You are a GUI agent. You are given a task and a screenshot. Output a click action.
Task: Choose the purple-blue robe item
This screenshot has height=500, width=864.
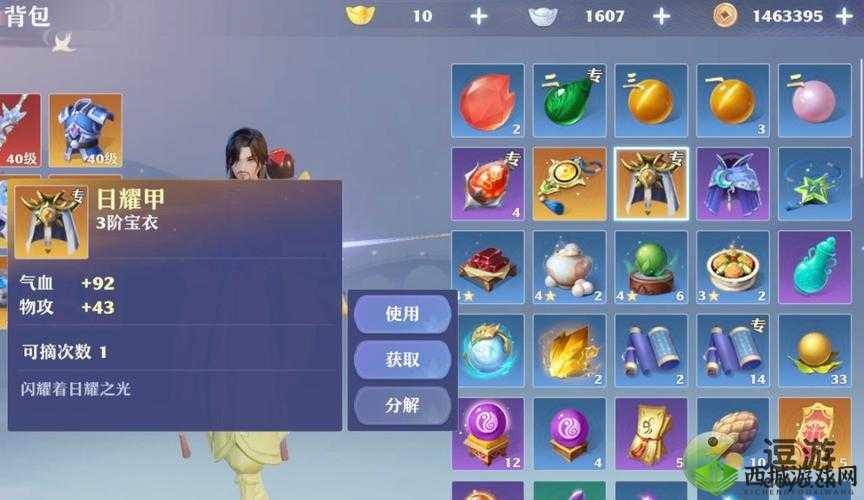[732, 184]
